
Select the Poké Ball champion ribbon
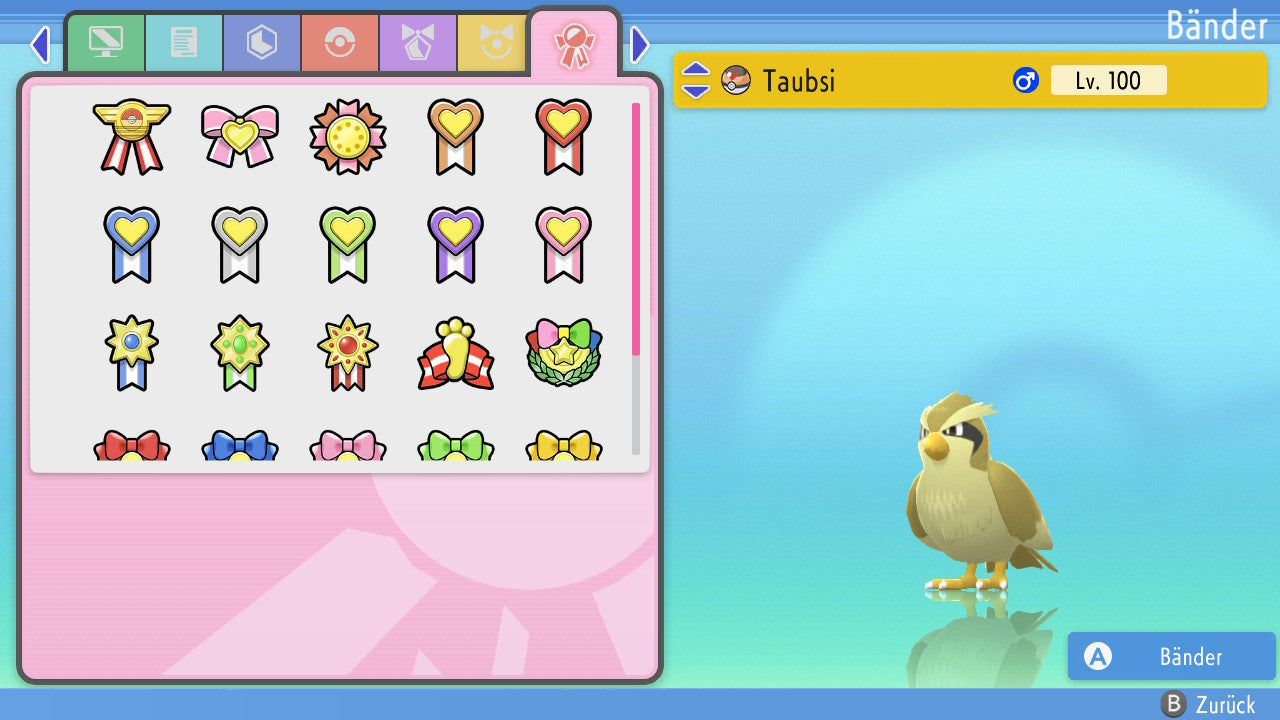point(132,137)
